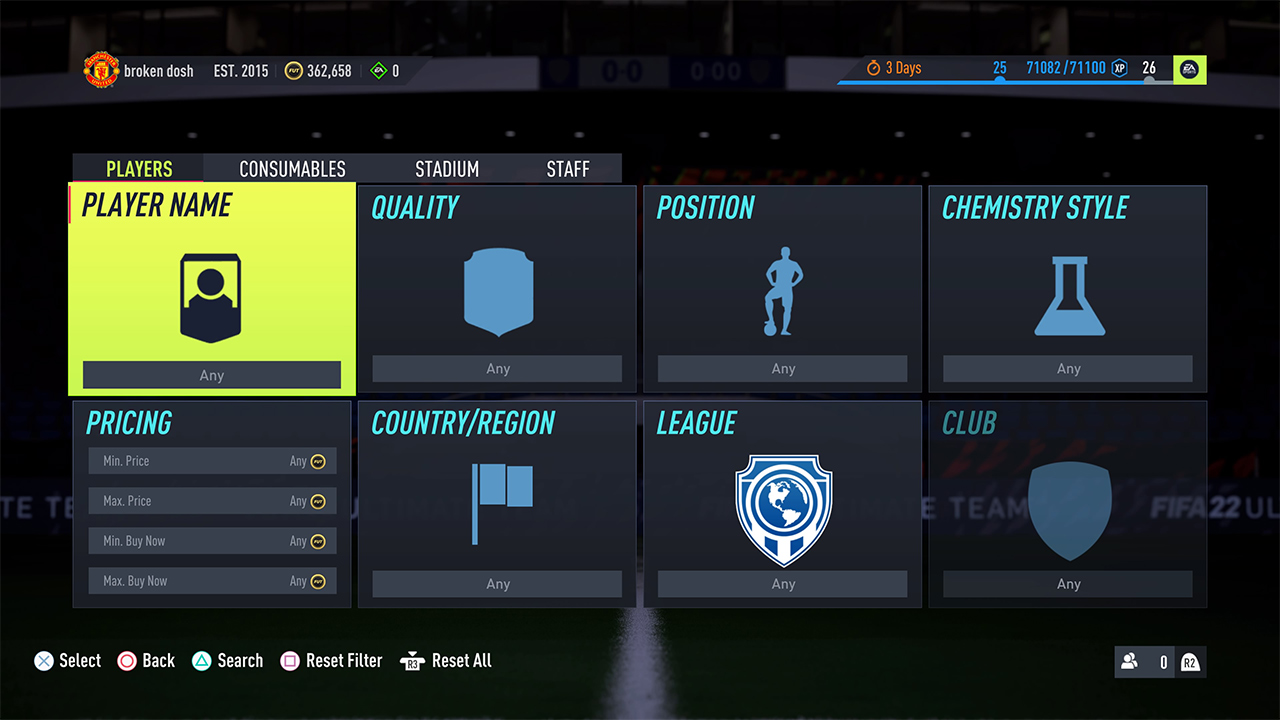
Task: Open the Club filter tile
Action: 1067,504
